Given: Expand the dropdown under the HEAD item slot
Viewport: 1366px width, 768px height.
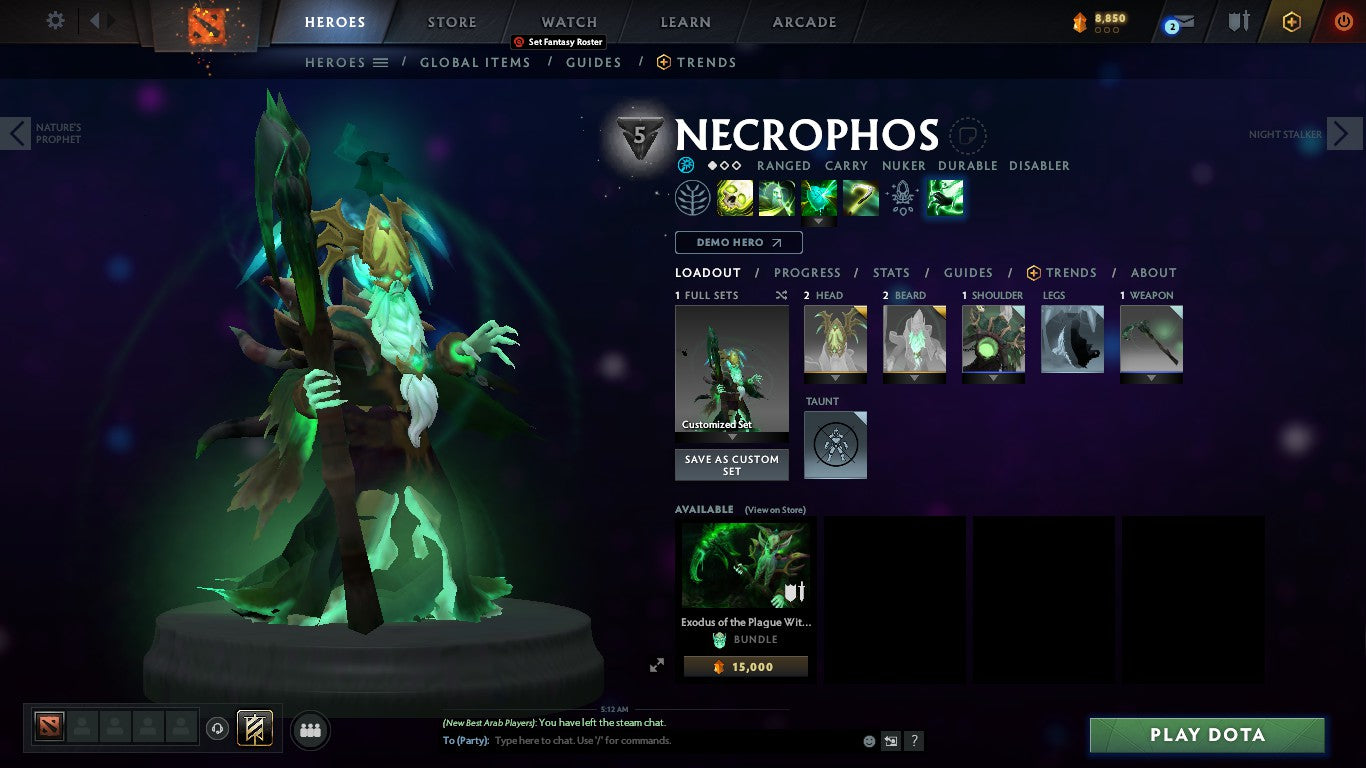Looking at the screenshot, I should pos(835,380).
